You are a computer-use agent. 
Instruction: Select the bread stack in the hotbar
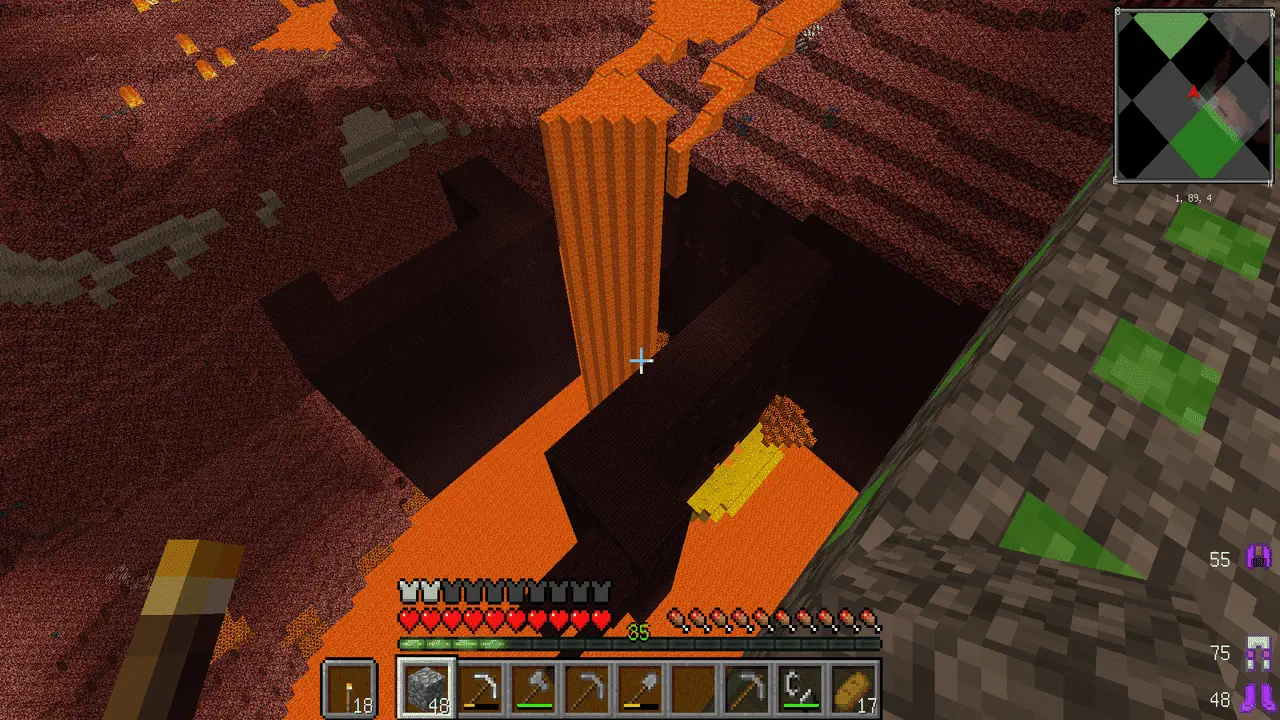coord(854,688)
